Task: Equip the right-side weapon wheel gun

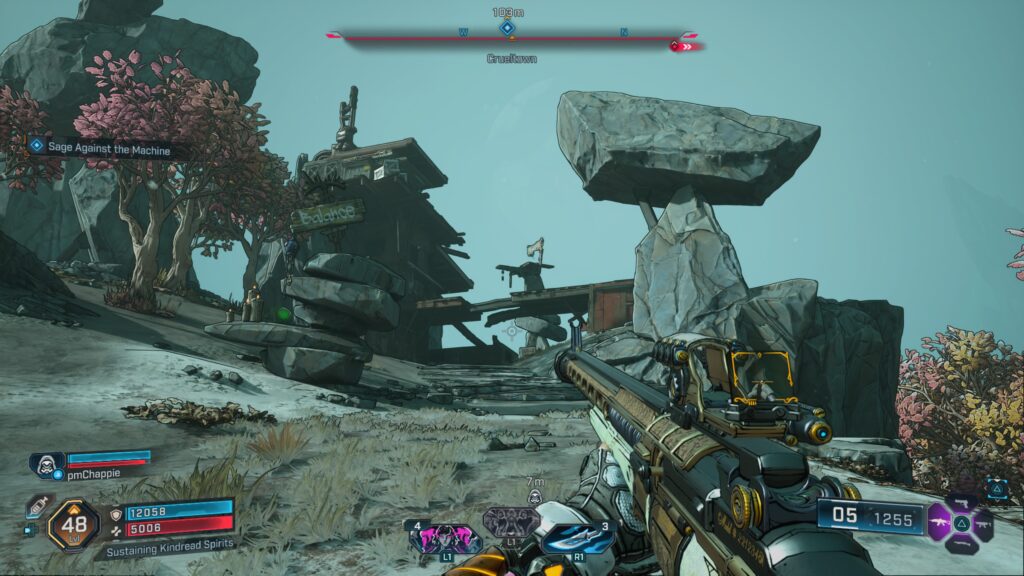Action: [x=983, y=522]
